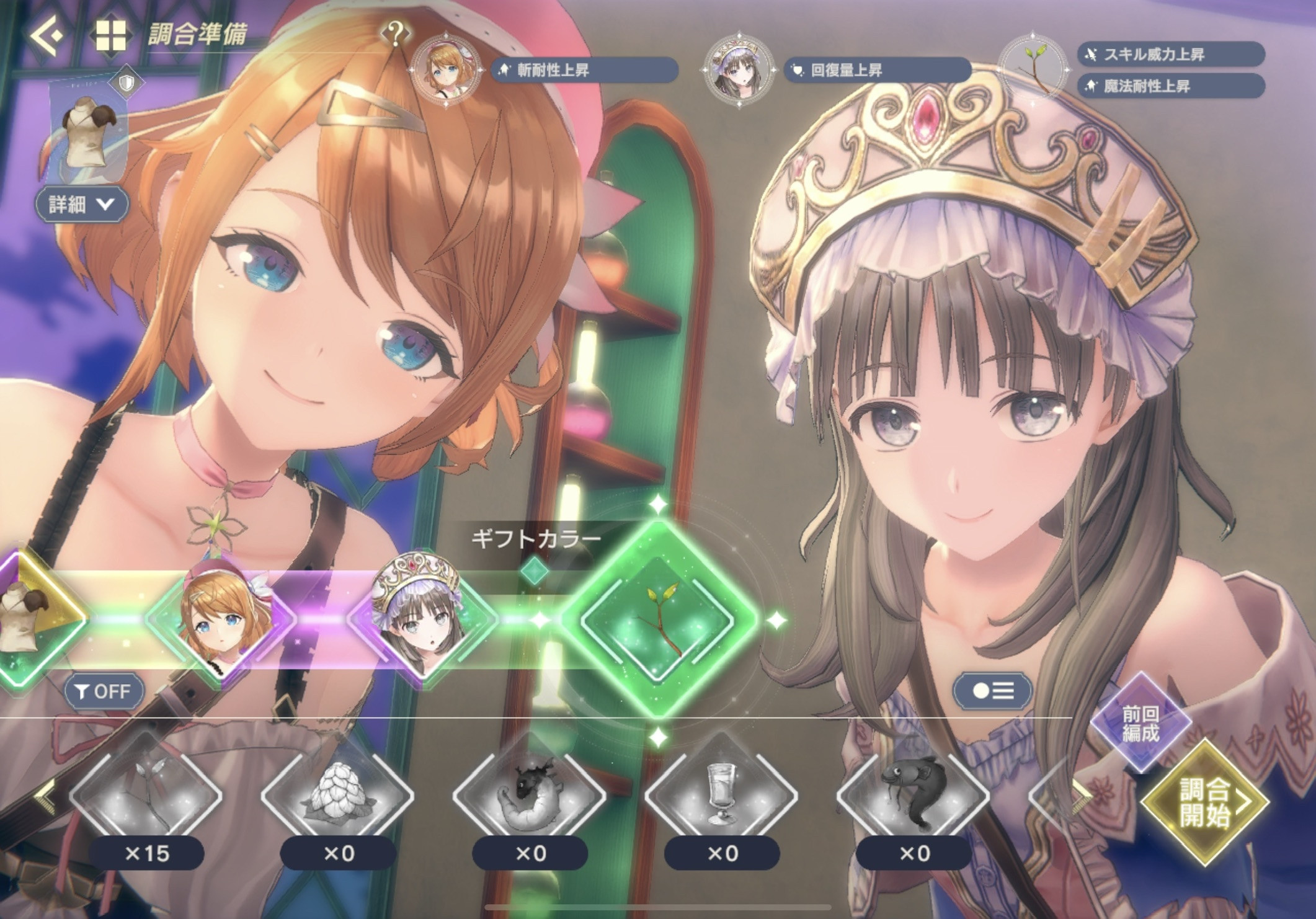
Task: Show previous materials with left arrow
Action: (45, 795)
